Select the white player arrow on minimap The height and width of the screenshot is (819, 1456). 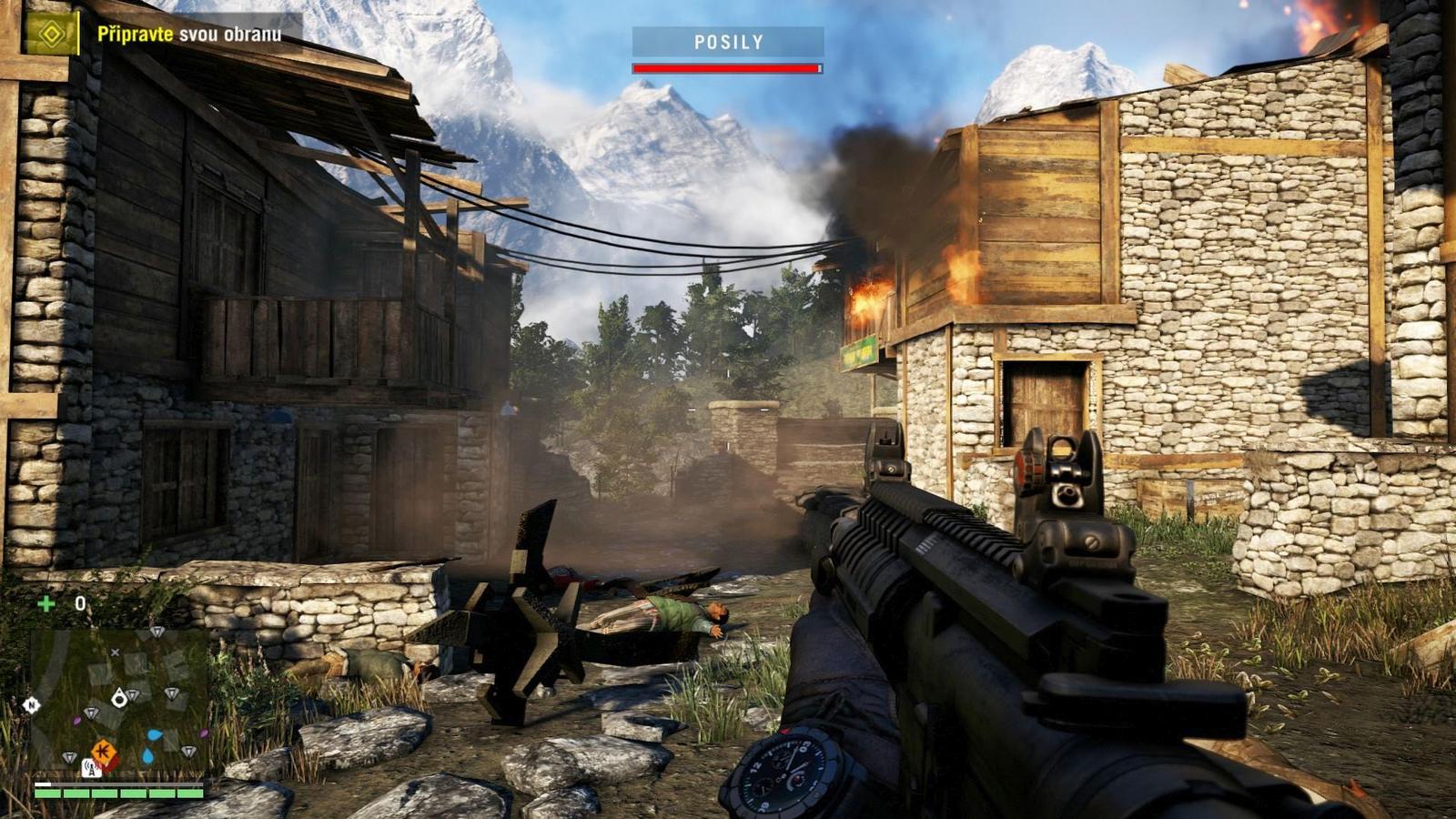click(118, 699)
